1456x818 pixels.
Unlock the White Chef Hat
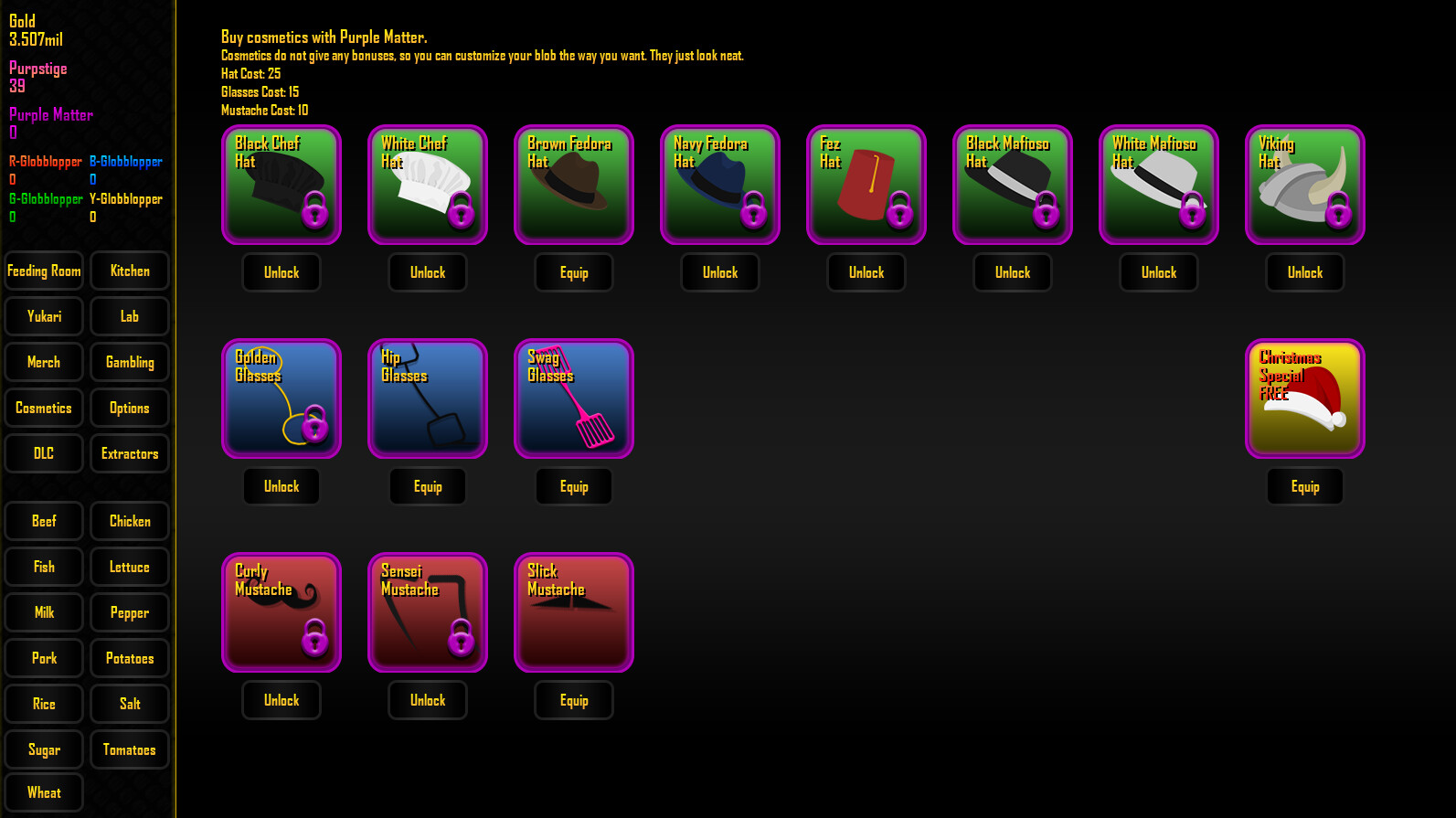[x=427, y=271]
